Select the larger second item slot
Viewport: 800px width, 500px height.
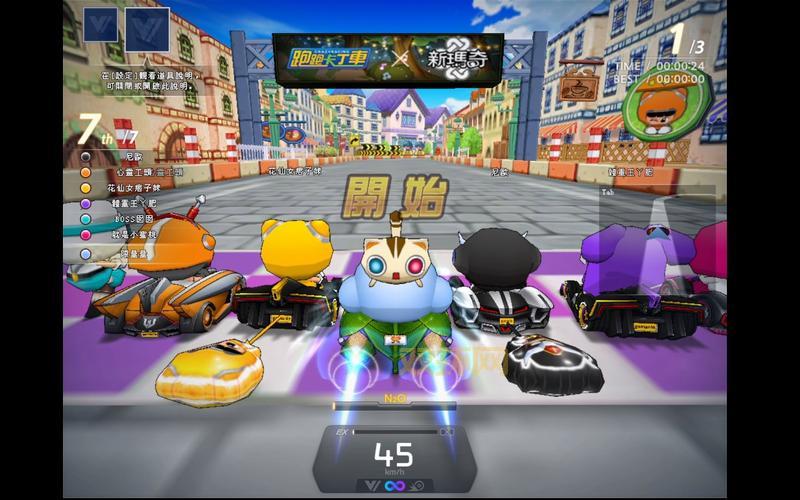tap(147, 29)
